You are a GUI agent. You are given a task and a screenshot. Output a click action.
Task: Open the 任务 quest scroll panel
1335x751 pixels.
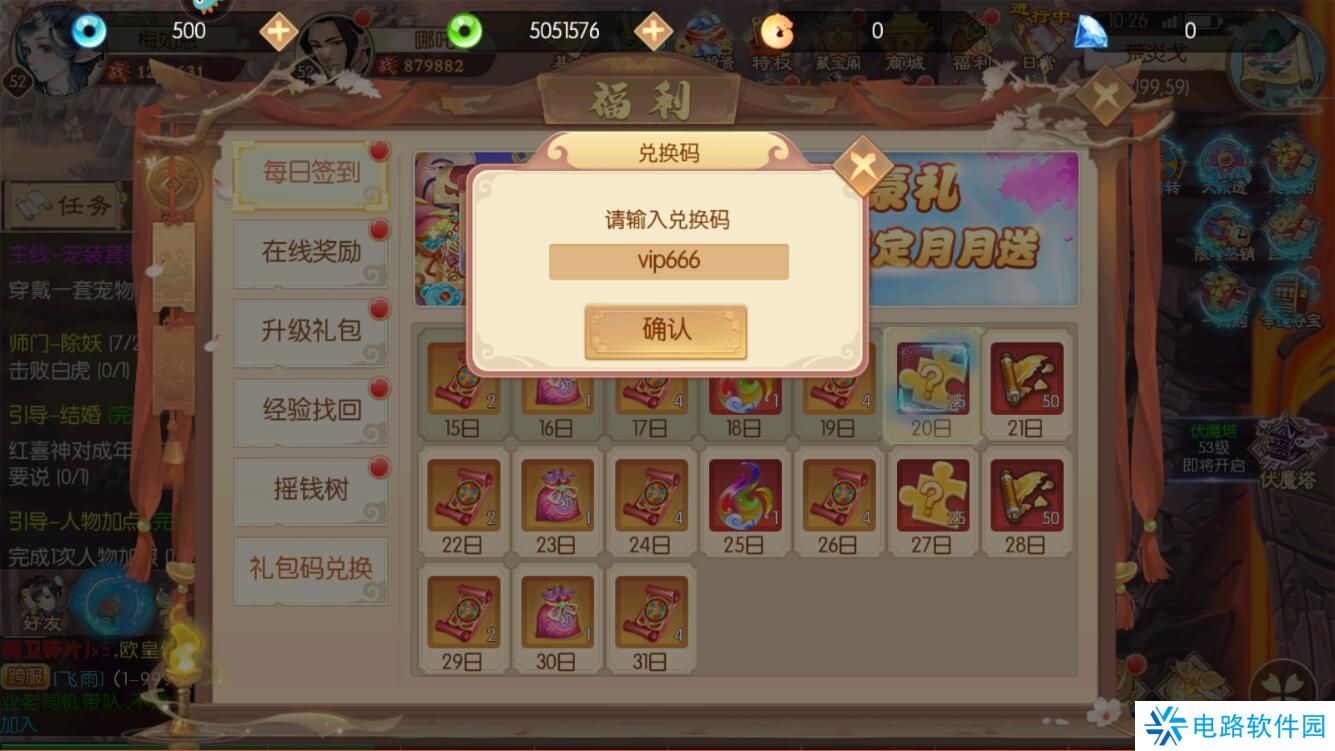62,205
